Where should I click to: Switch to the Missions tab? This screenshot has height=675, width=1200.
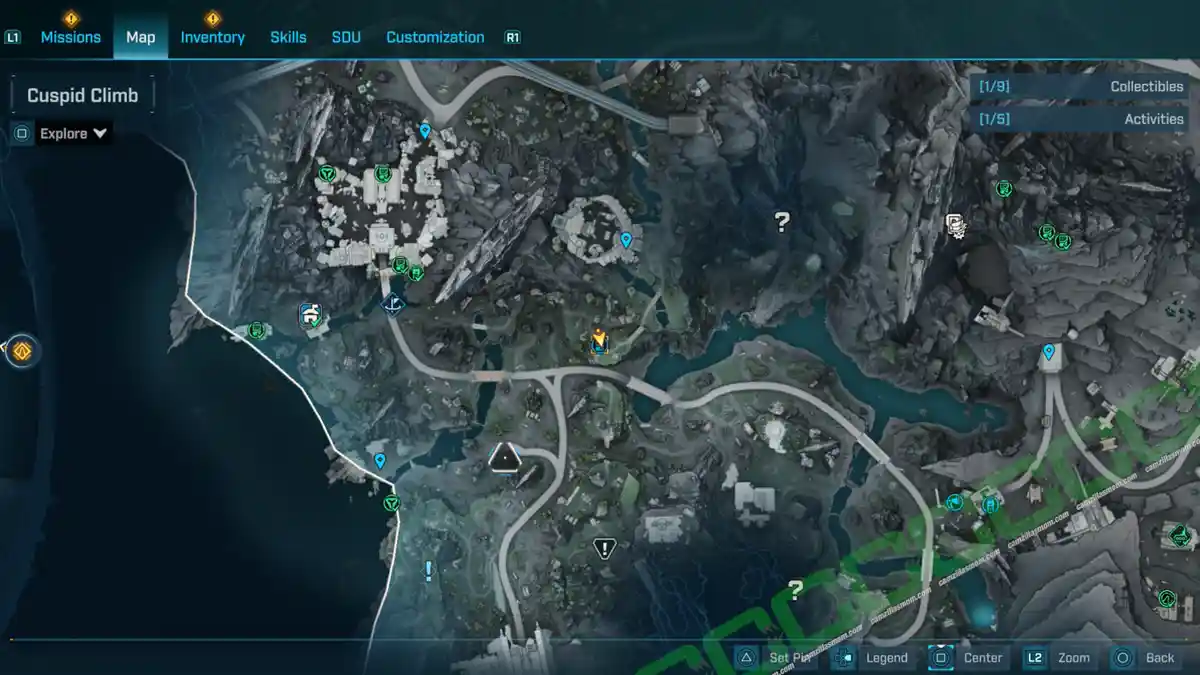70,37
